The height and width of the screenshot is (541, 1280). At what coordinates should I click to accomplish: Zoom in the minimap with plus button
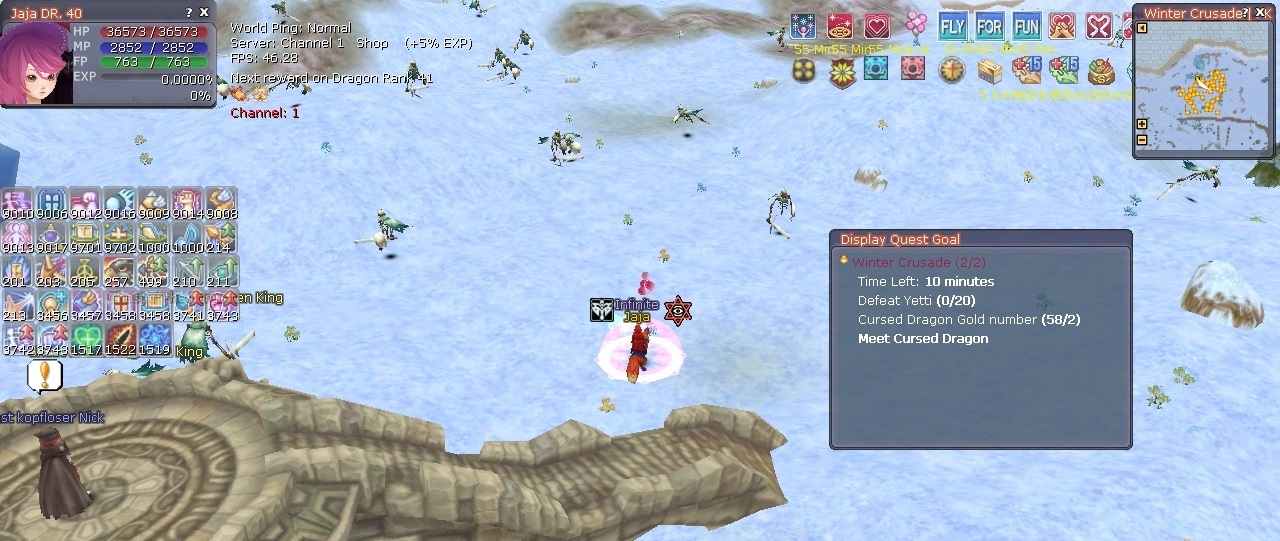click(x=1142, y=124)
